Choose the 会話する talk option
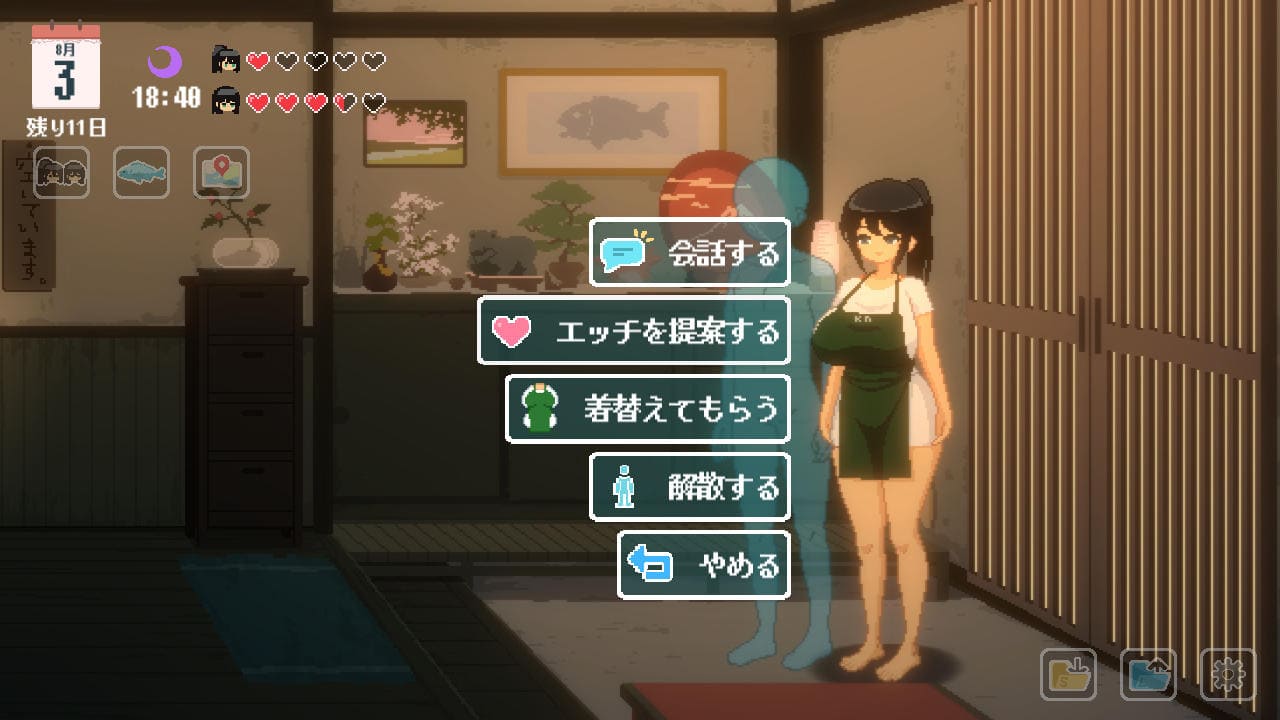The image size is (1280, 720). (x=690, y=252)
